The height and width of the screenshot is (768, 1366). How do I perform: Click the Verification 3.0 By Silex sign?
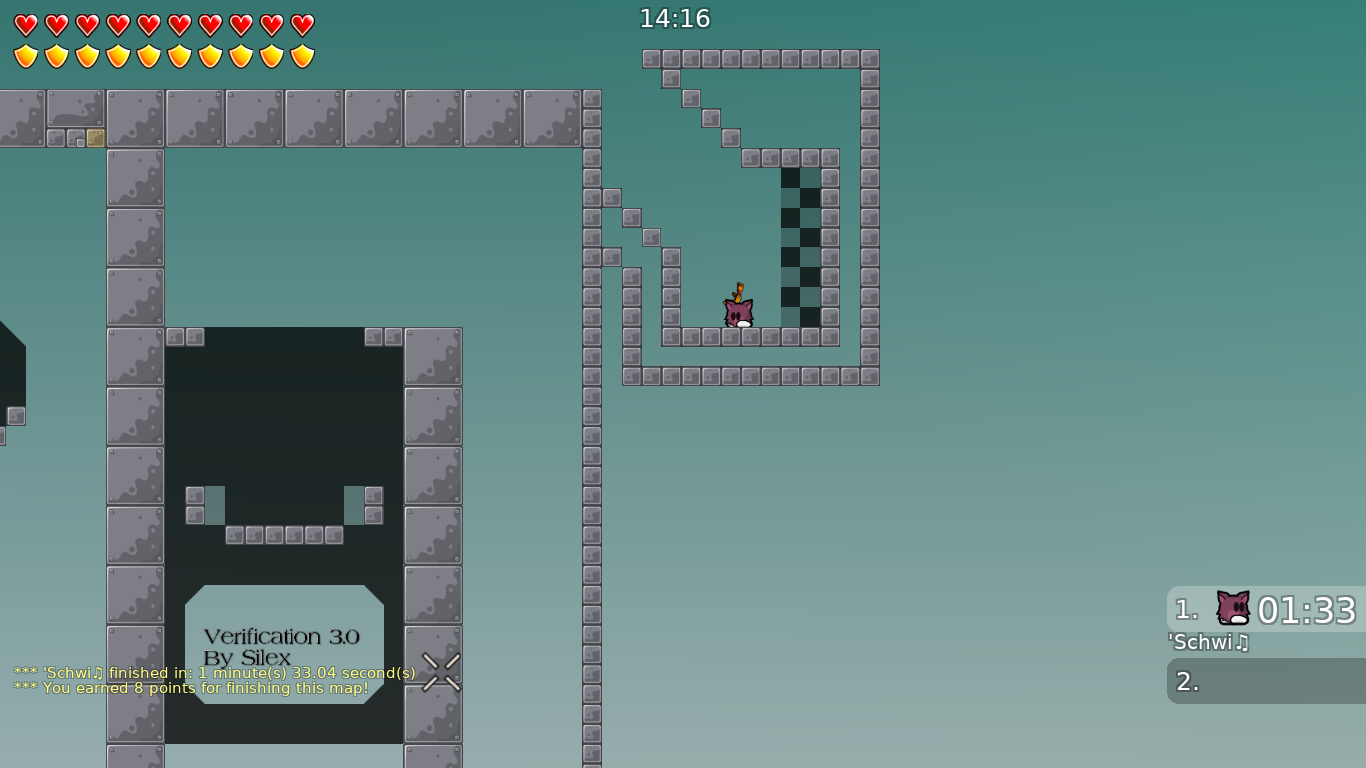pyautogui.click(x=283, y=647)
